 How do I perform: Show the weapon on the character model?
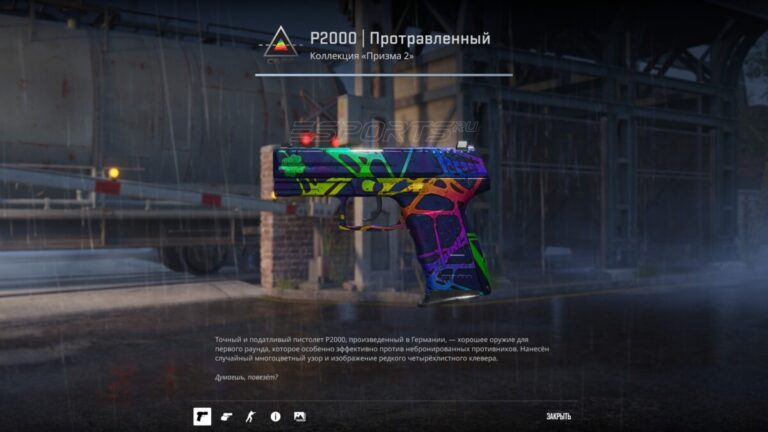251,416
